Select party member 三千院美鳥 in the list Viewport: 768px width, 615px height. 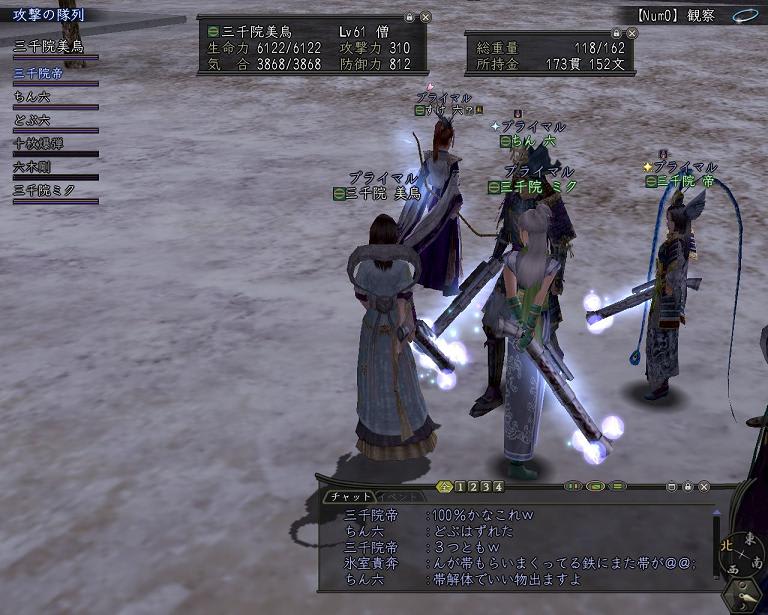coord(49,47)
